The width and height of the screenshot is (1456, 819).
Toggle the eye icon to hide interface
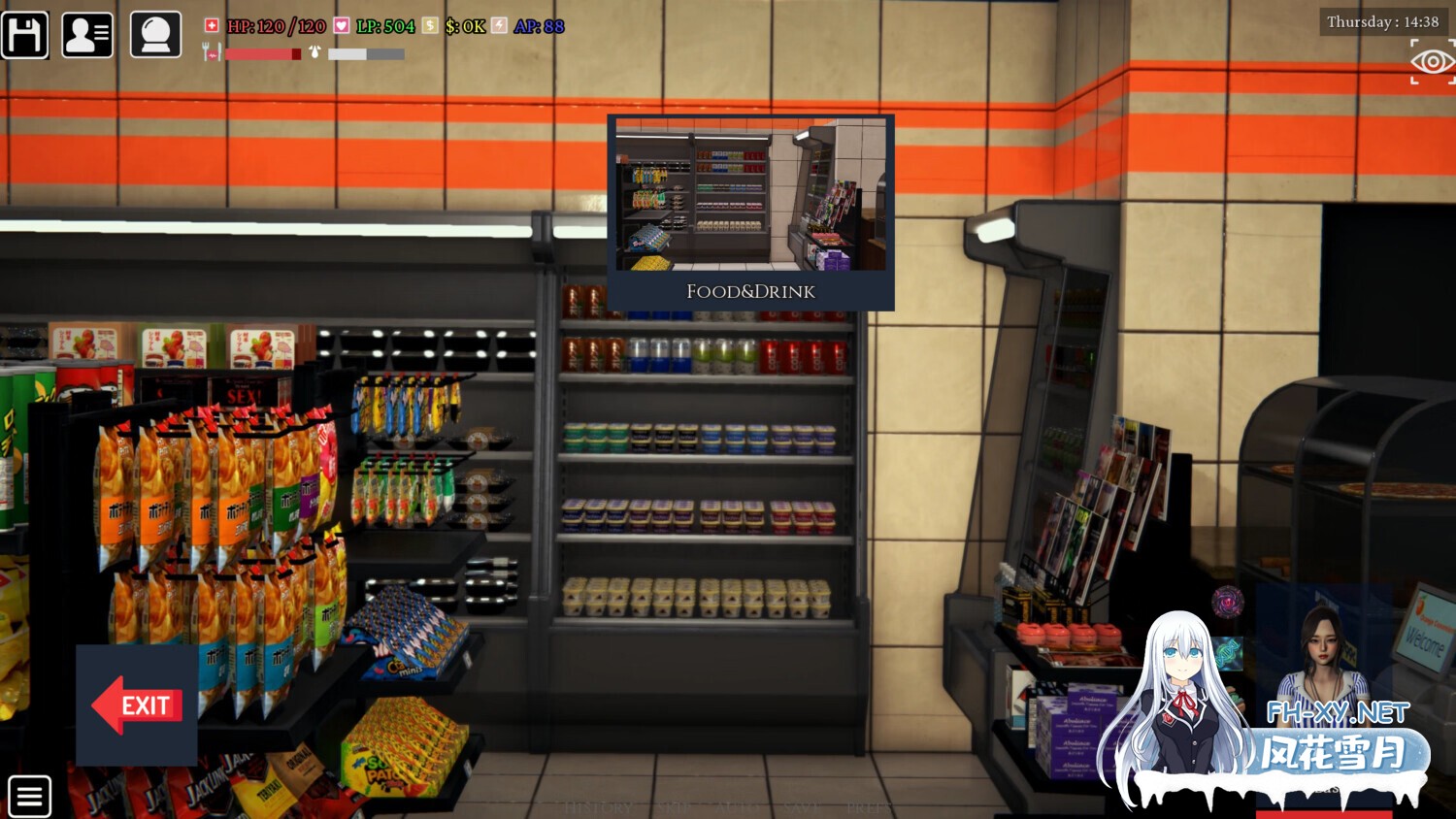tap(1432, 62)
